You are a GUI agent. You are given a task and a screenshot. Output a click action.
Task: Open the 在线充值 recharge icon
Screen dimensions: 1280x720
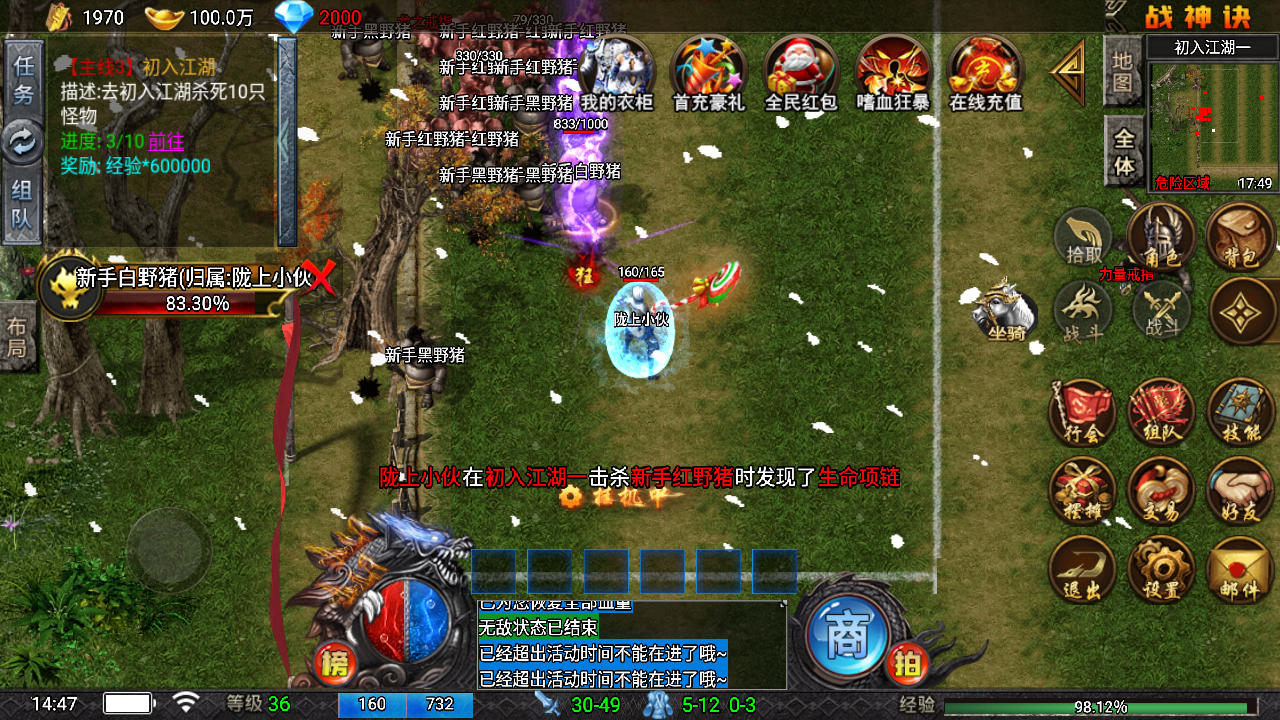pyautogui.click(x=985, y=72)
